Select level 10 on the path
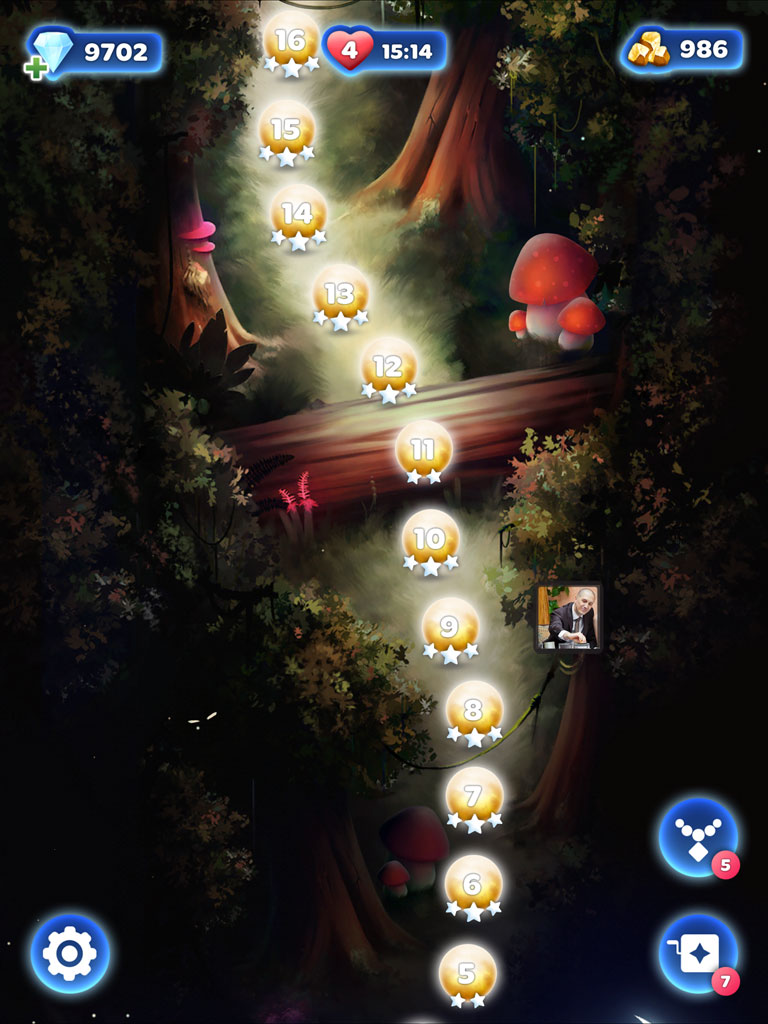 pos(430,540)
